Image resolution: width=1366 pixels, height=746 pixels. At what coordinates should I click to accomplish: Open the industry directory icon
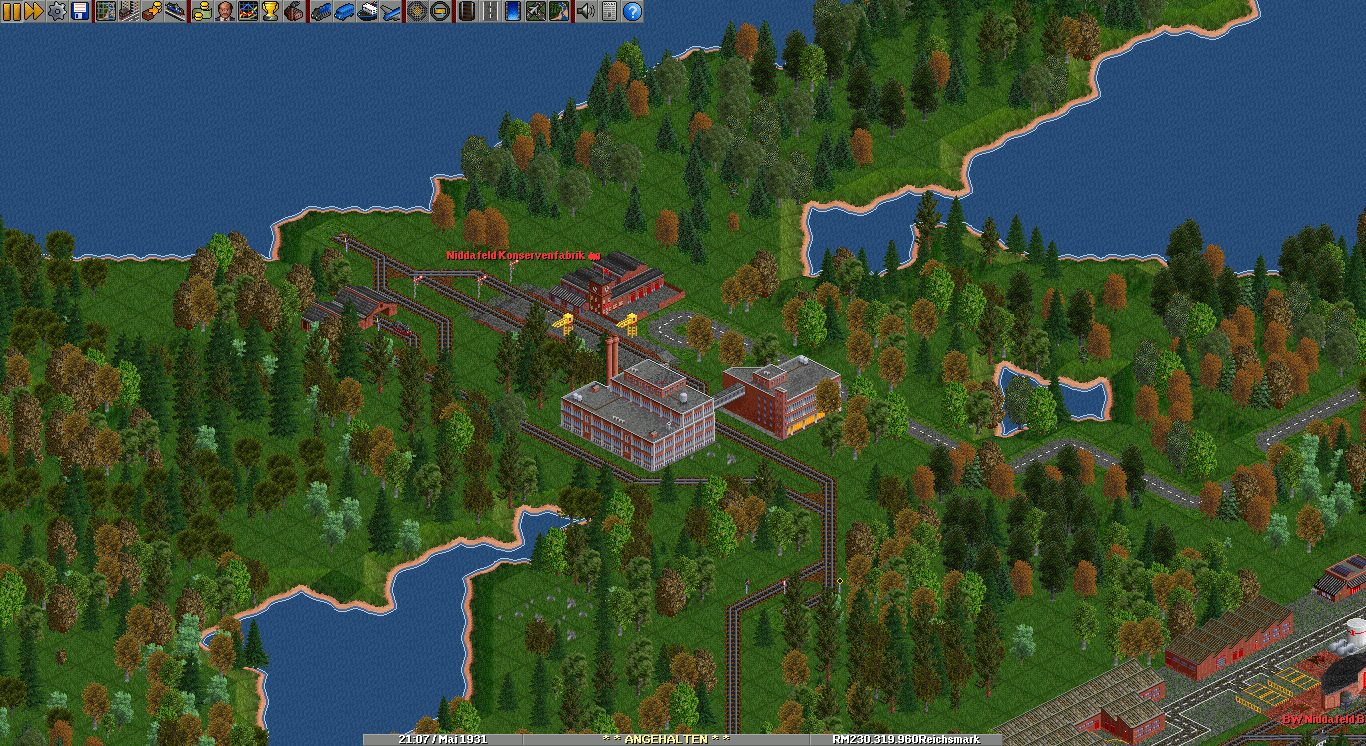coord(294,11)
